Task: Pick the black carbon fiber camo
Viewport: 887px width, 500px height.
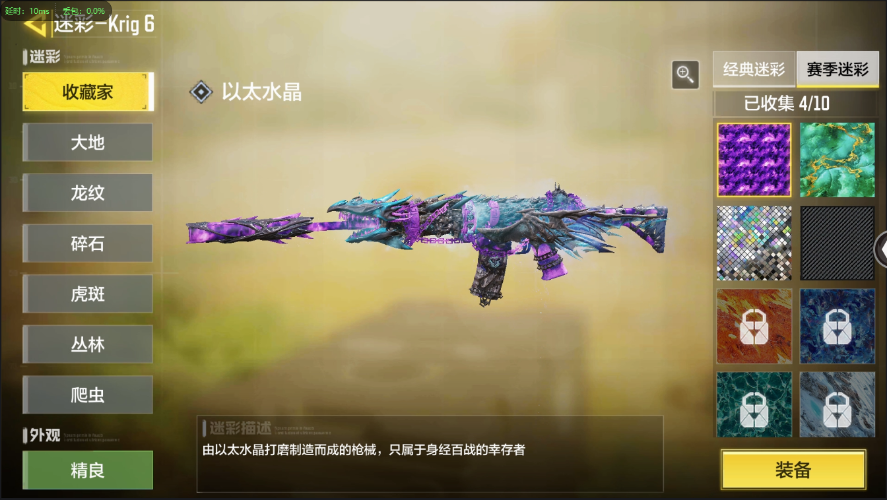Action: tap(837, 243)
